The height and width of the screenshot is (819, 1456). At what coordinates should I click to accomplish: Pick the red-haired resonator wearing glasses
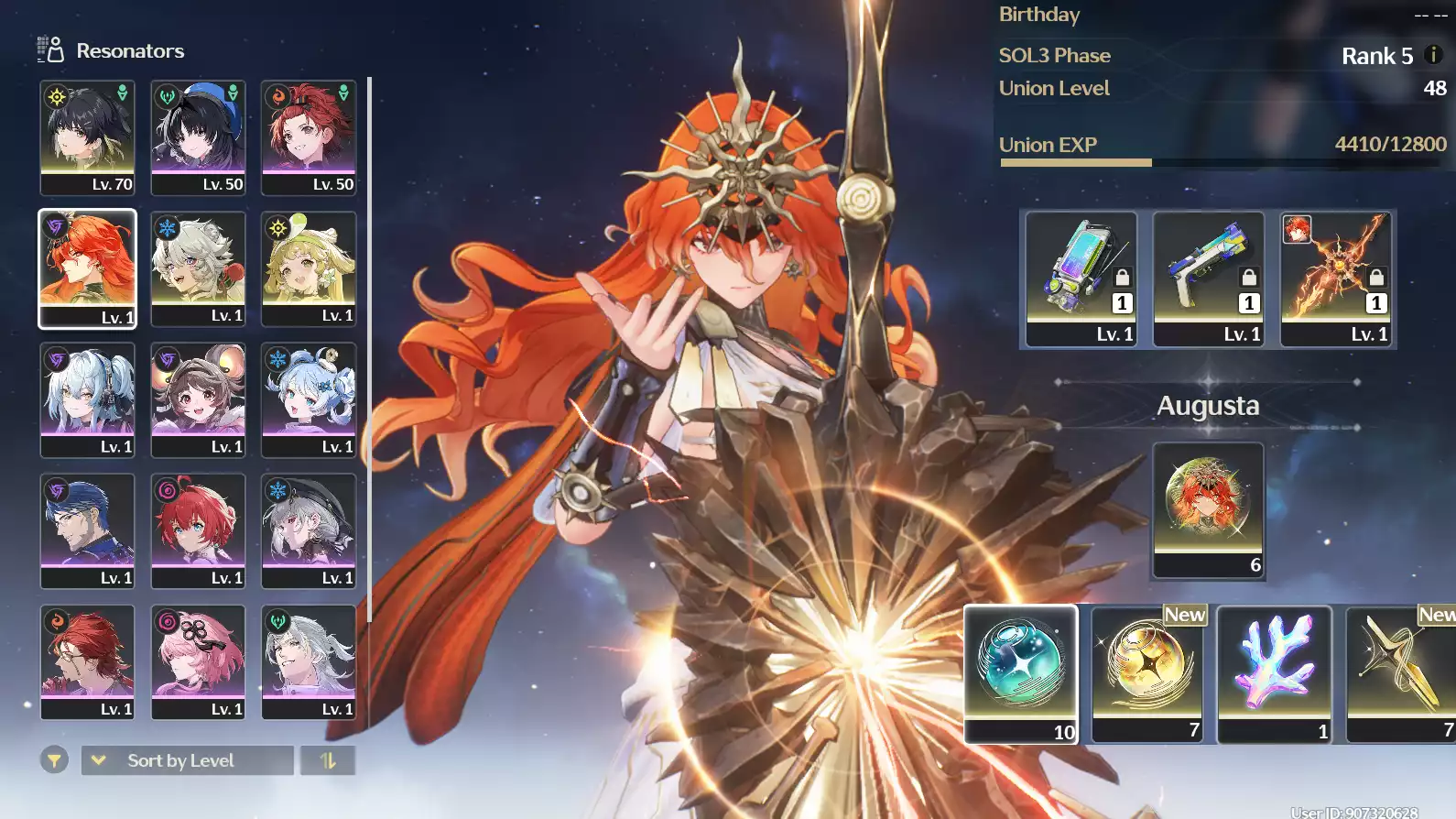[87, 661]
